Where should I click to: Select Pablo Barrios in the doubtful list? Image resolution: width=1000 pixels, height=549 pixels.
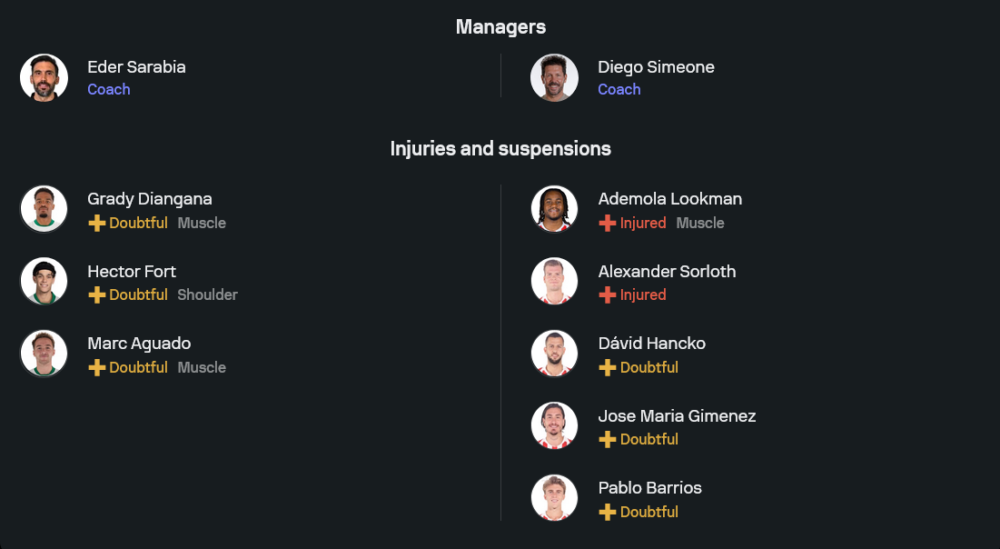[649, 488]
